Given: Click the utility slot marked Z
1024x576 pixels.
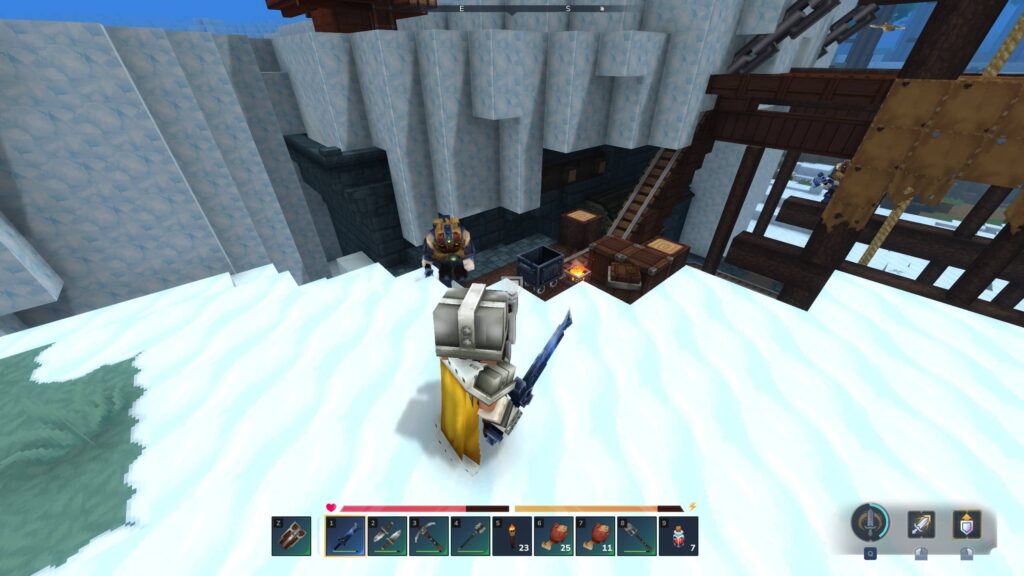Looking at the screenshot, I should point(291,536).
